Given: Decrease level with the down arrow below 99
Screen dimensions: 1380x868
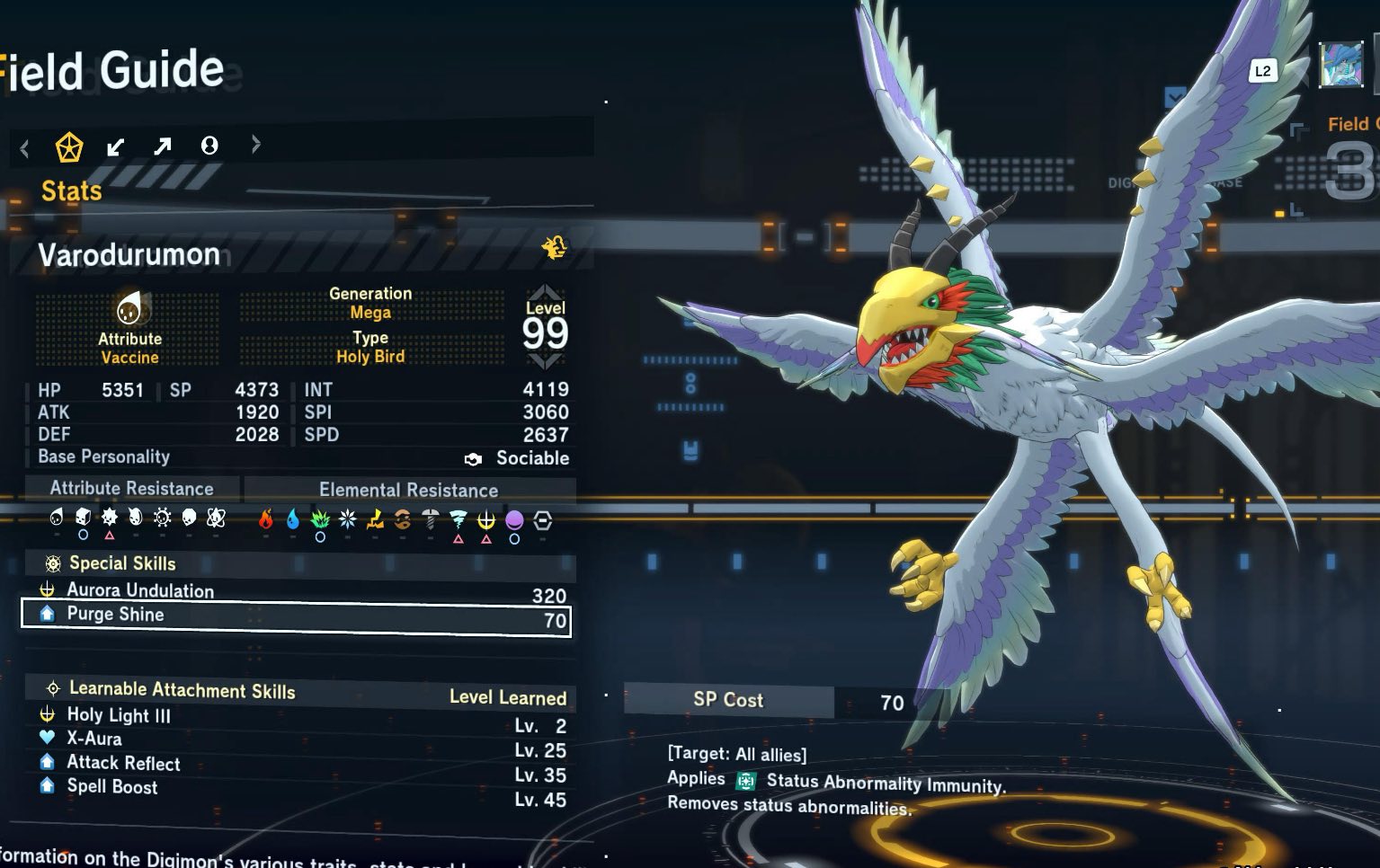Looking at the screenshot, I should [546, 361].
